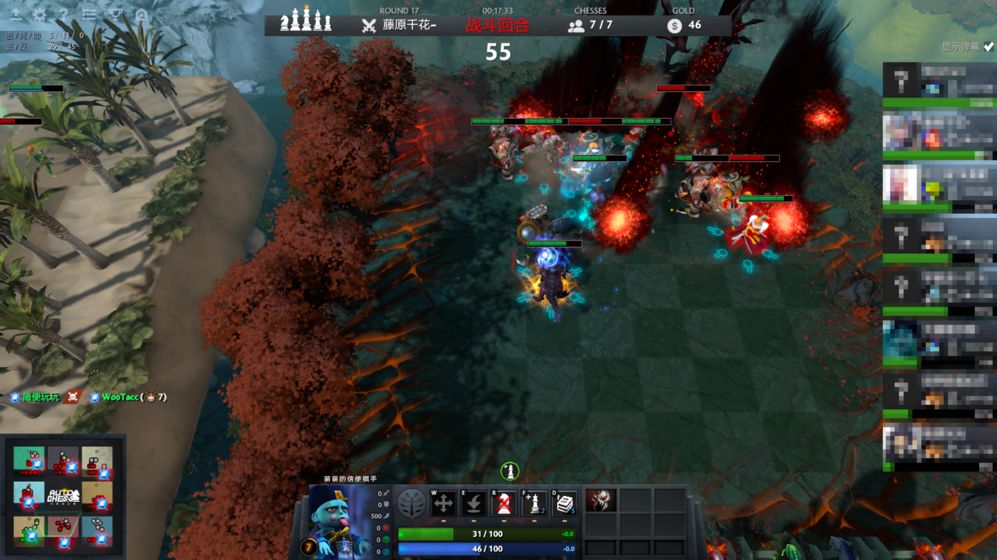Open the chess draw cards ability (D)
This screenshot has width=997, height=560.
click(565, 504)
